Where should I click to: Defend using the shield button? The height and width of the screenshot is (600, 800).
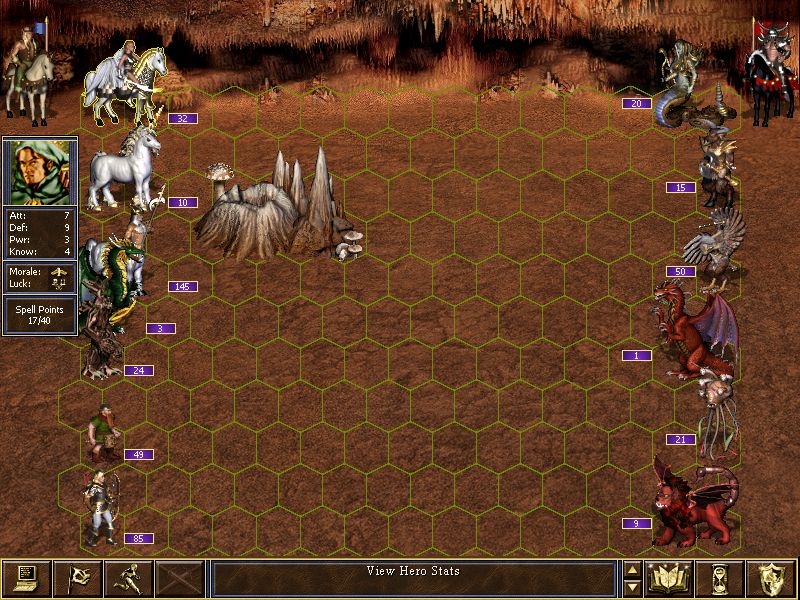[x=771, y=579]
